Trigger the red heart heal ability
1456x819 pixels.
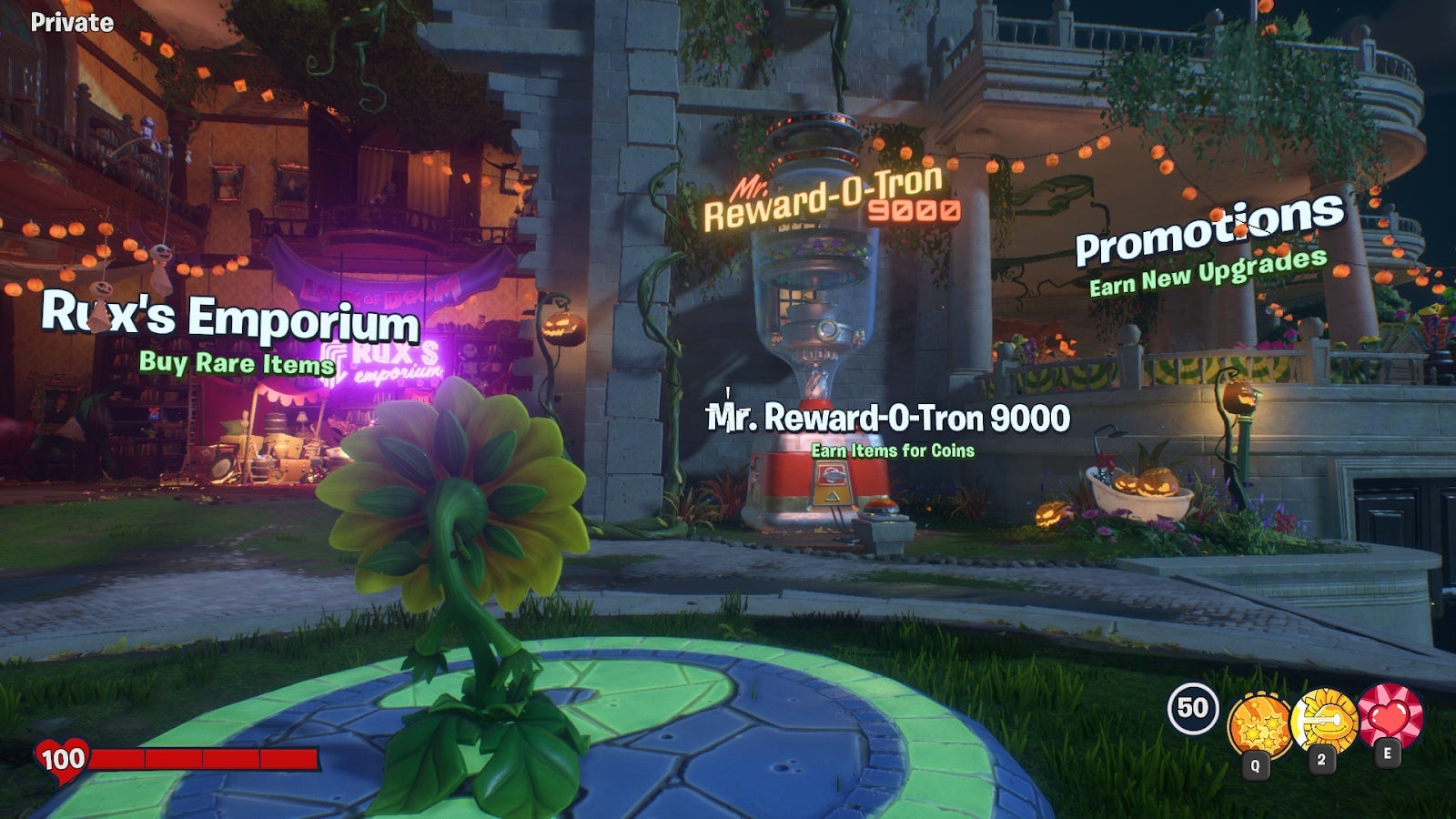click(1390, 715)
